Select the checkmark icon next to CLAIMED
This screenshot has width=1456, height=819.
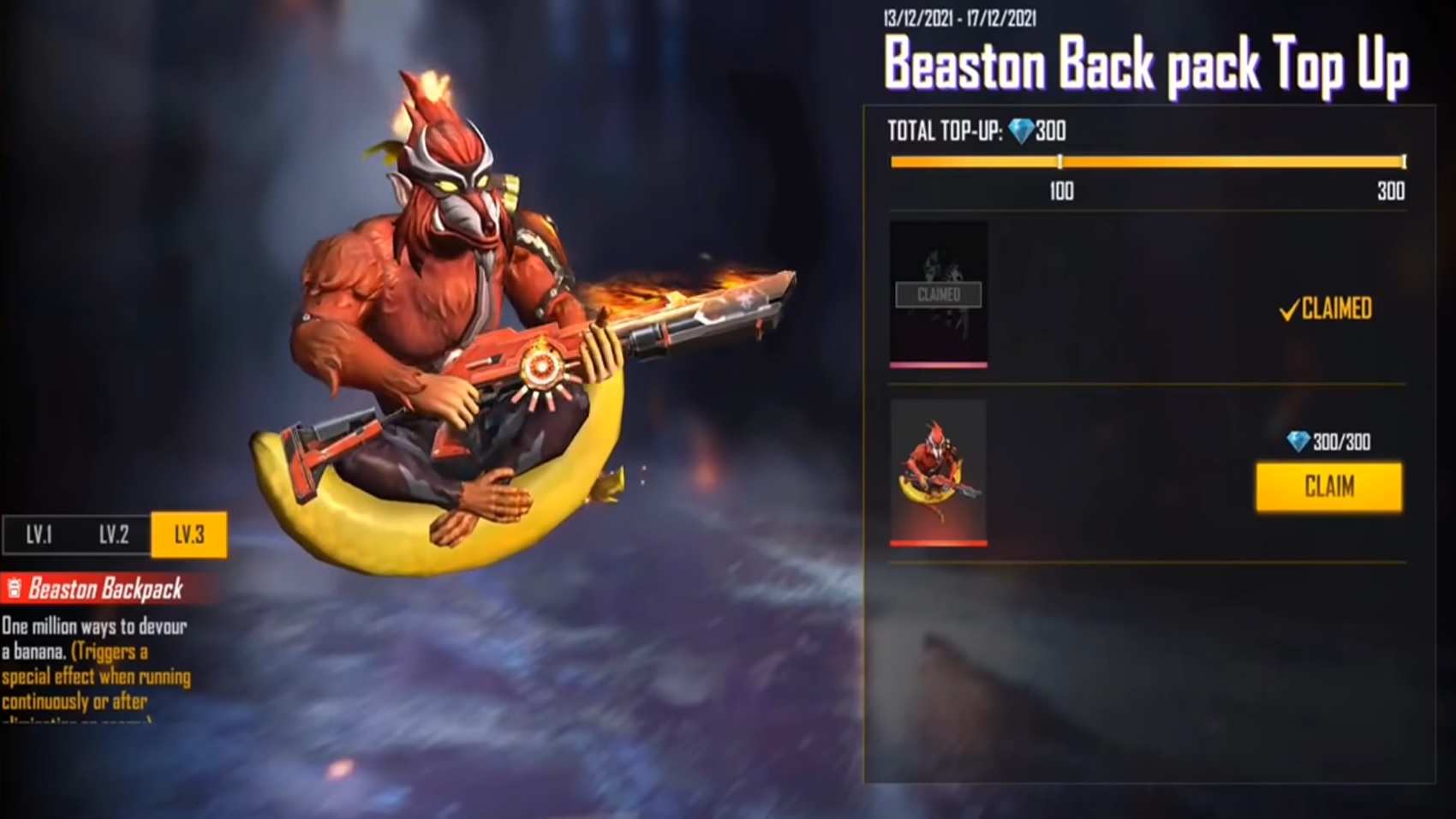click(1288, 311)
